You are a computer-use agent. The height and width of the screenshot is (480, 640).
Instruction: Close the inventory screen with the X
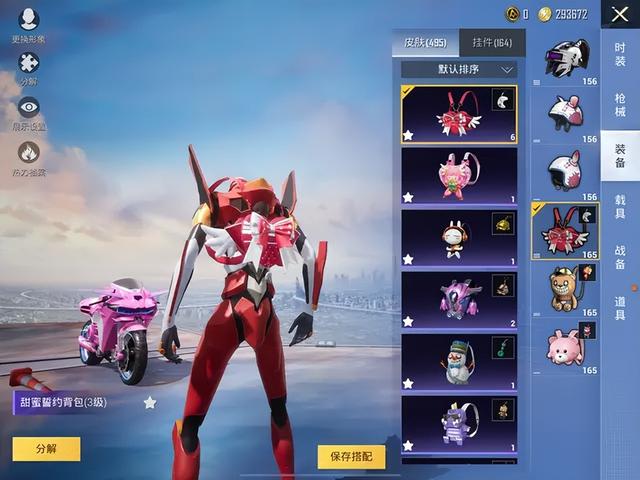(619, 14)
